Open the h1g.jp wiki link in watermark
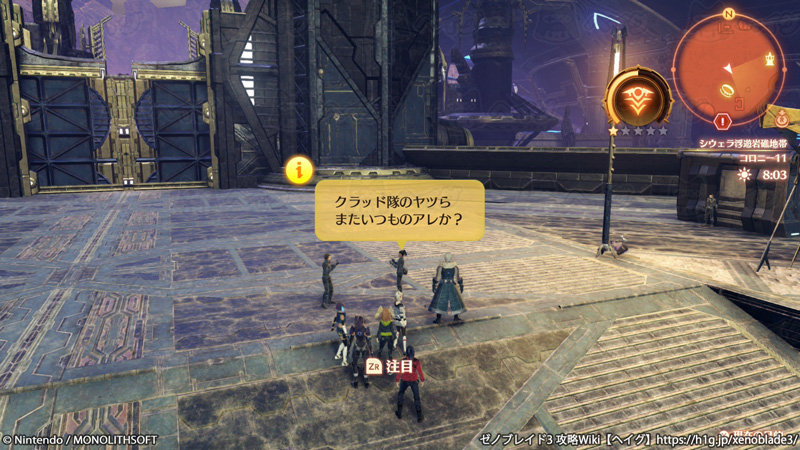The height and width of the screenshot is (450, 800). click(x=727, y=439)
